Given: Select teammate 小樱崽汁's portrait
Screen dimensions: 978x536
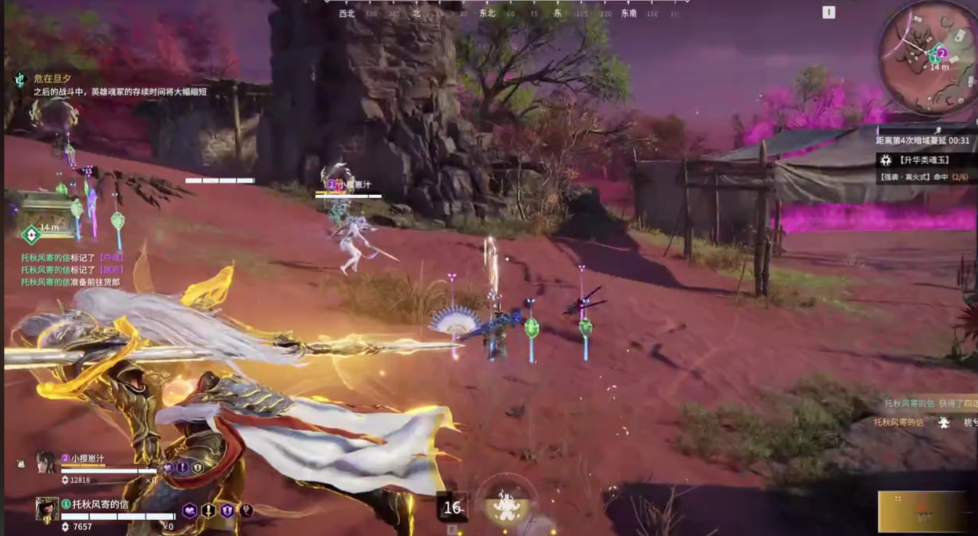Looking at the screenshot, I should [x=46, y=462].
